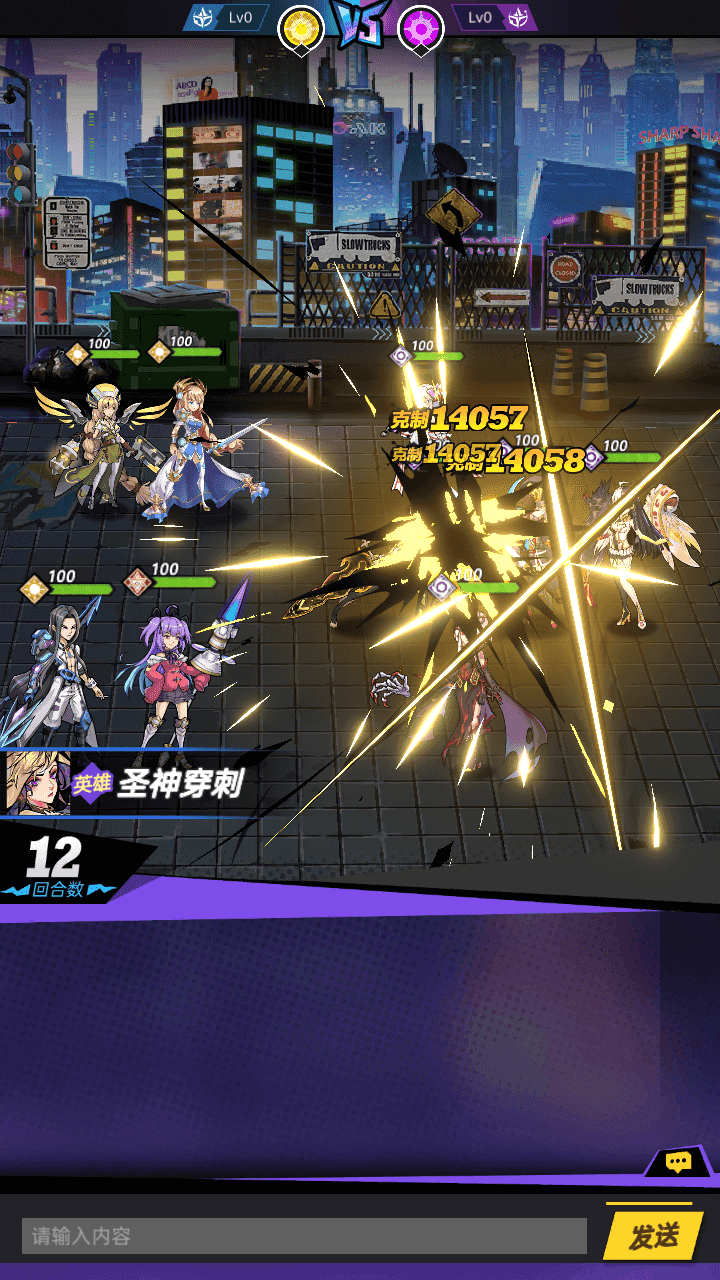Tap the blue team Lv0 badge
The image size is (720, 1280).
(x=227, y=17)
